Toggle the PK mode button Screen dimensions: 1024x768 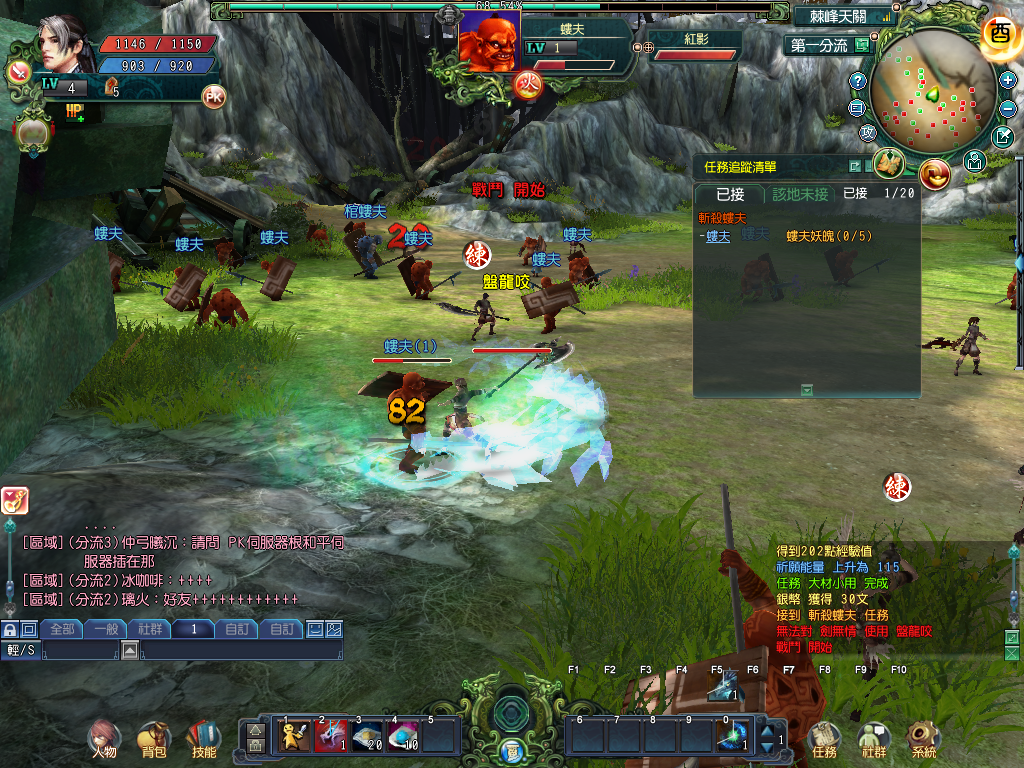pyautogui.click(x=213, y=96)
